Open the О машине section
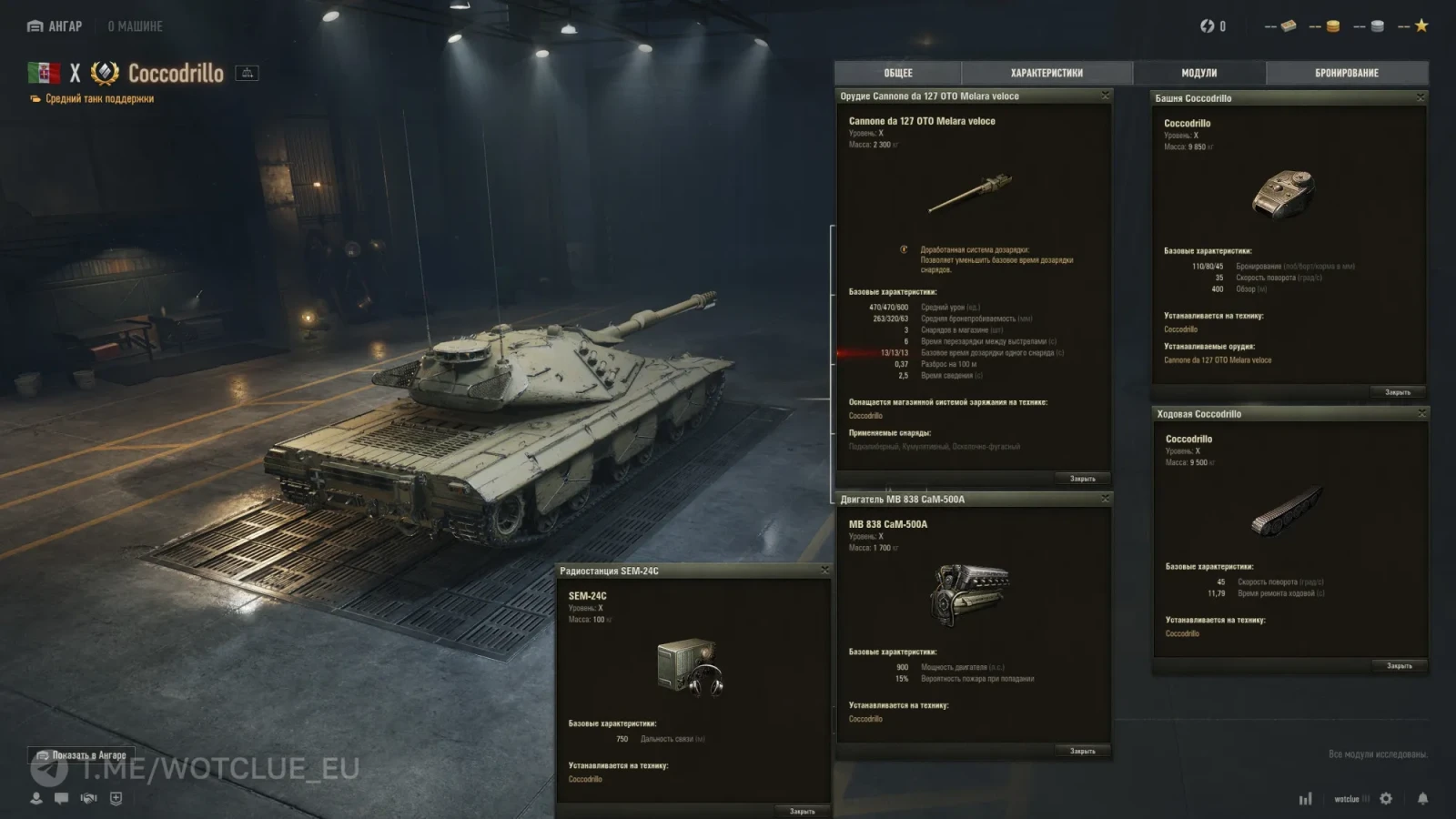 pyautogui.click(x=135, y=26)
